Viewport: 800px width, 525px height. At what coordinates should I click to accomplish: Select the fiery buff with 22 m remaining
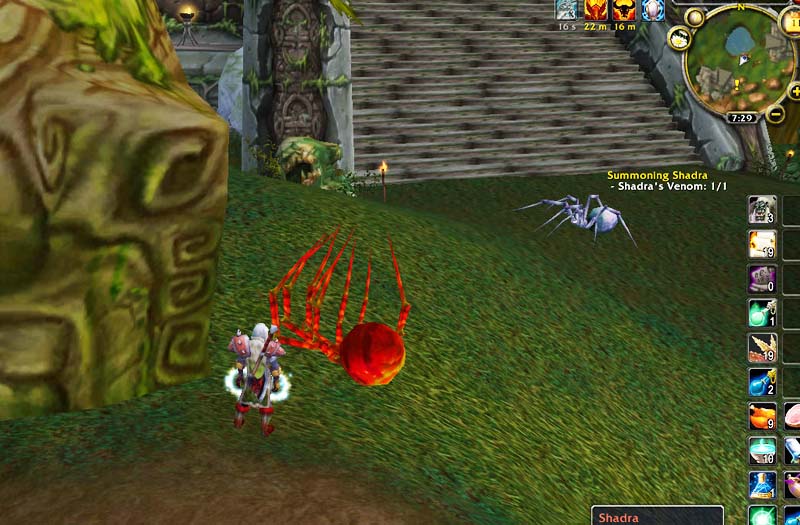point(596,10)
